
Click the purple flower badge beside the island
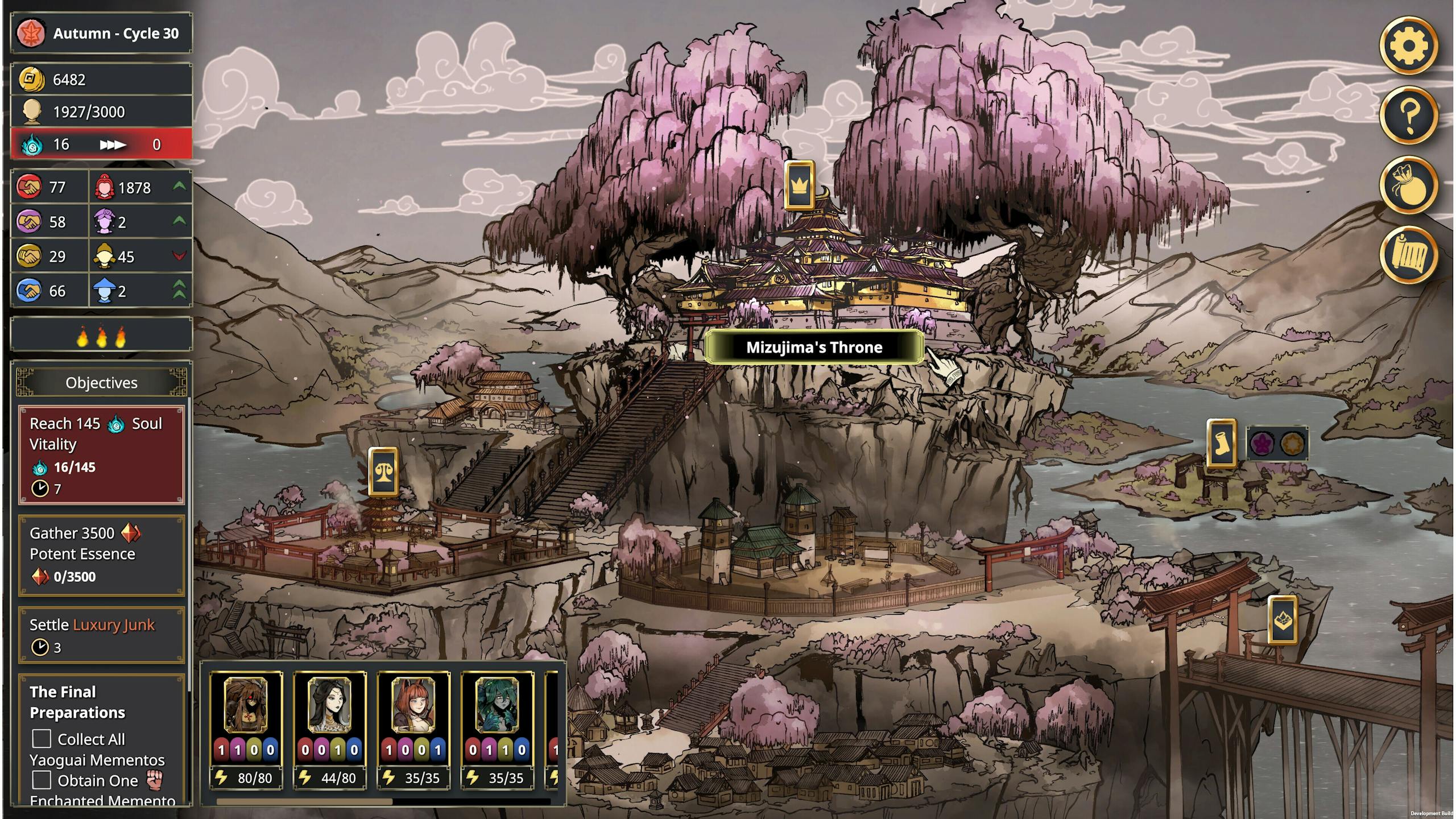1261,444
